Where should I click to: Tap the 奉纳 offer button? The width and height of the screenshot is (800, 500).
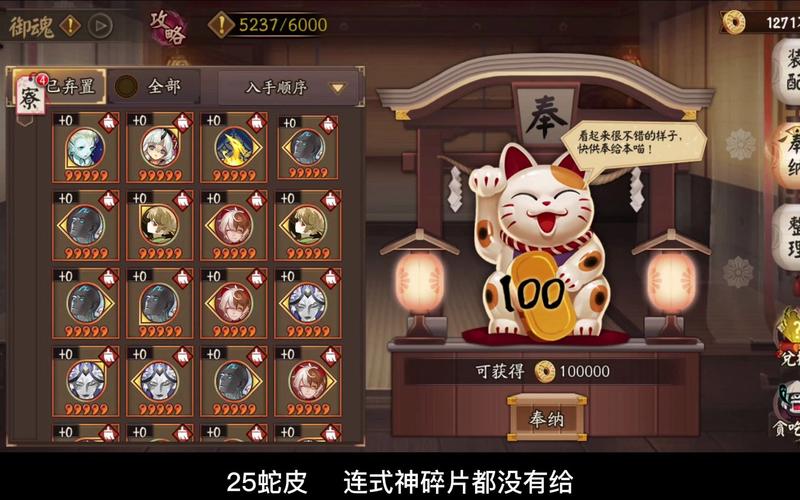pos(547,418)
